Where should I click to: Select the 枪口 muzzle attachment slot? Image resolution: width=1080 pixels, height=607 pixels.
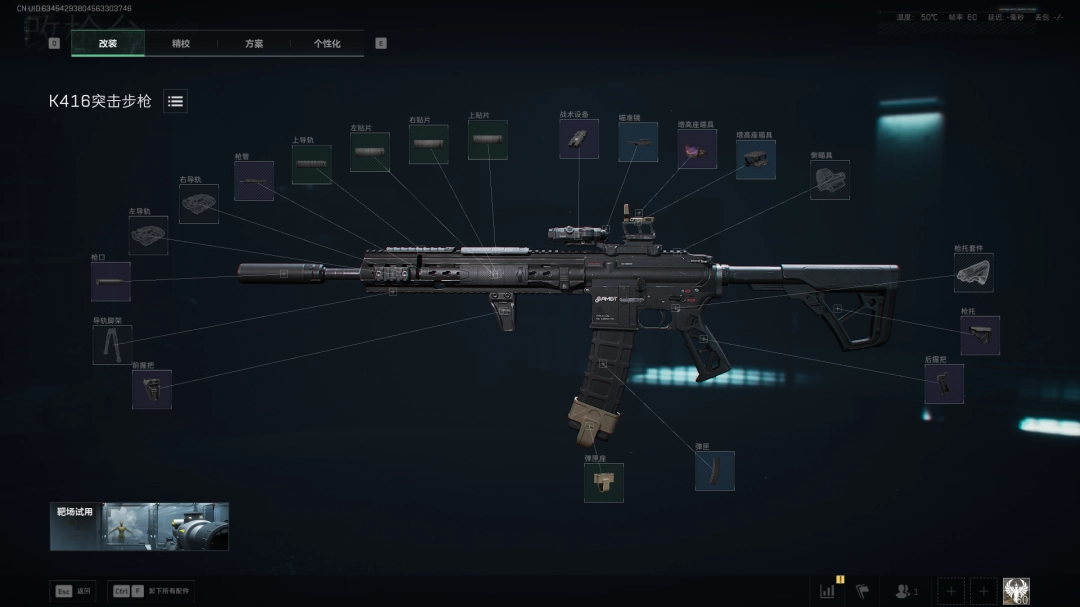coord(110,282)
